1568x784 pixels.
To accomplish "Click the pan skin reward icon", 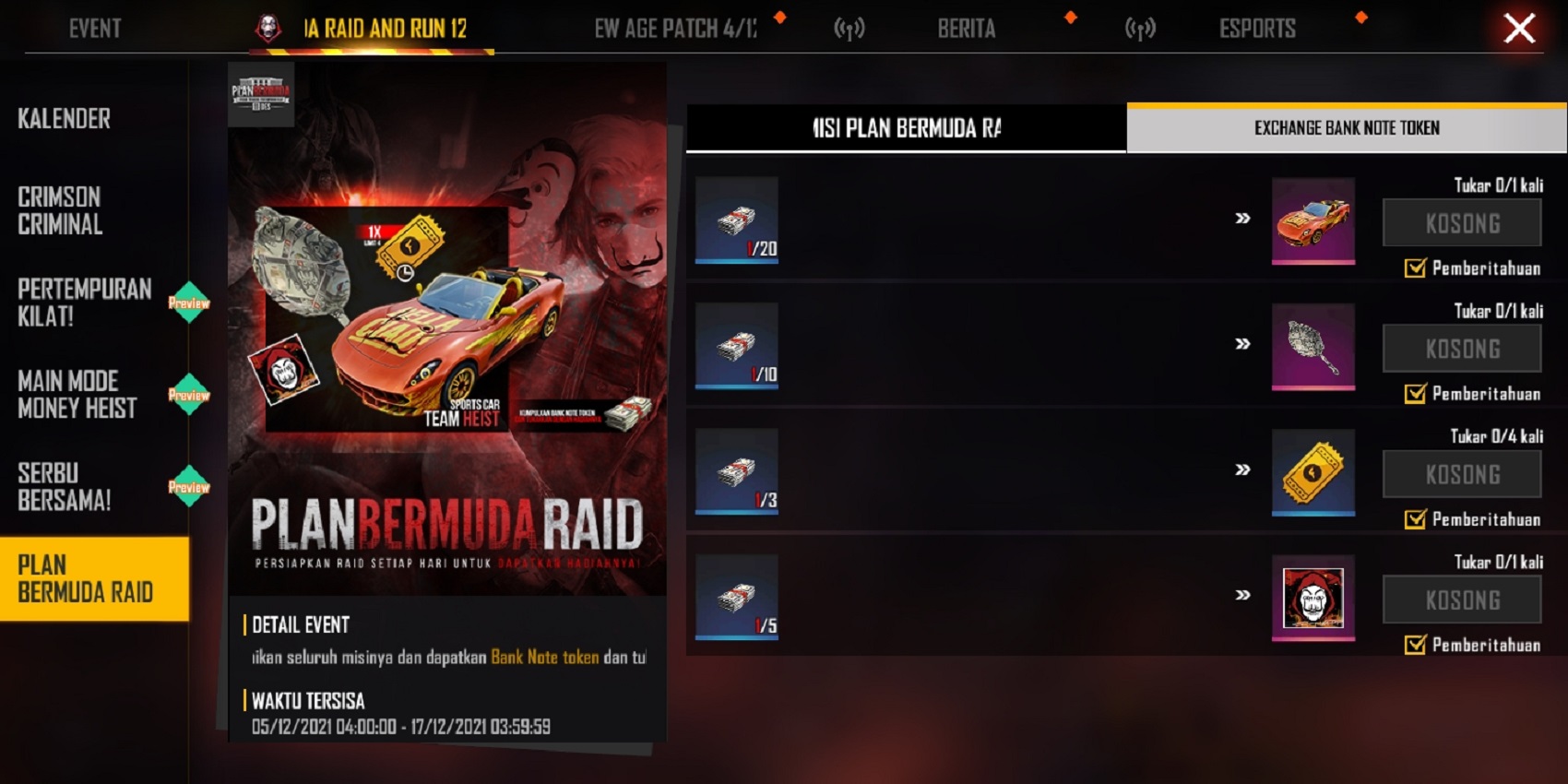I will (x=1313, y=349).
